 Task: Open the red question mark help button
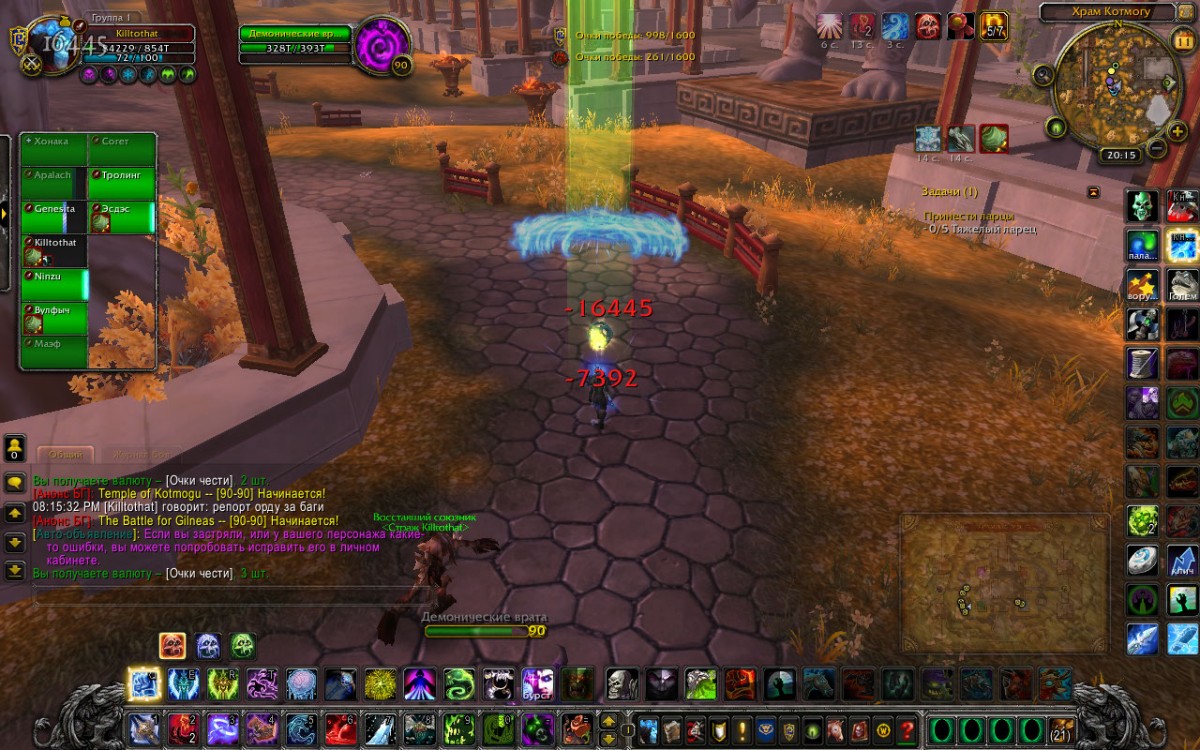[907, 729]
